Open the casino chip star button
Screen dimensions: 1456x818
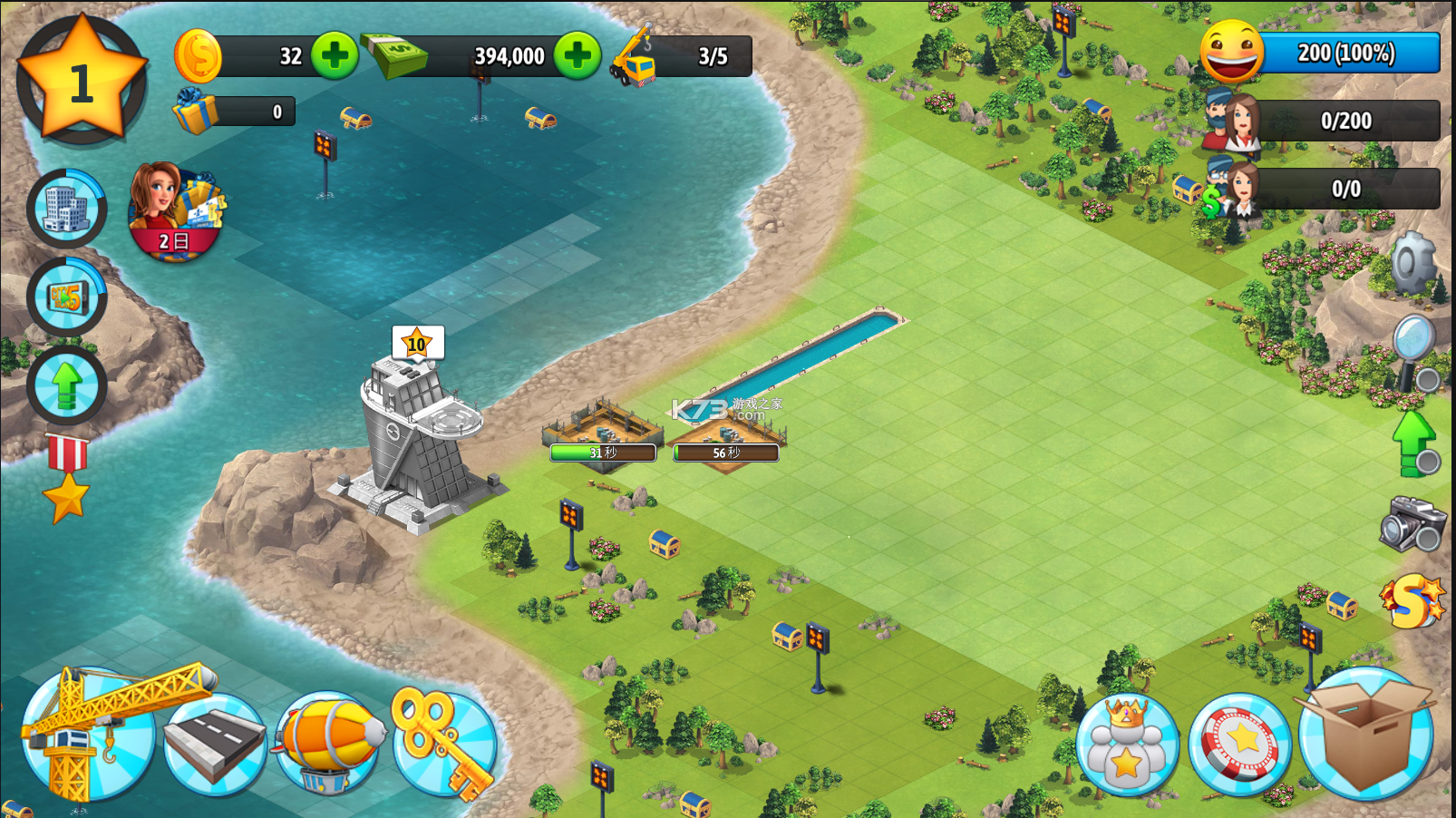1239,744
